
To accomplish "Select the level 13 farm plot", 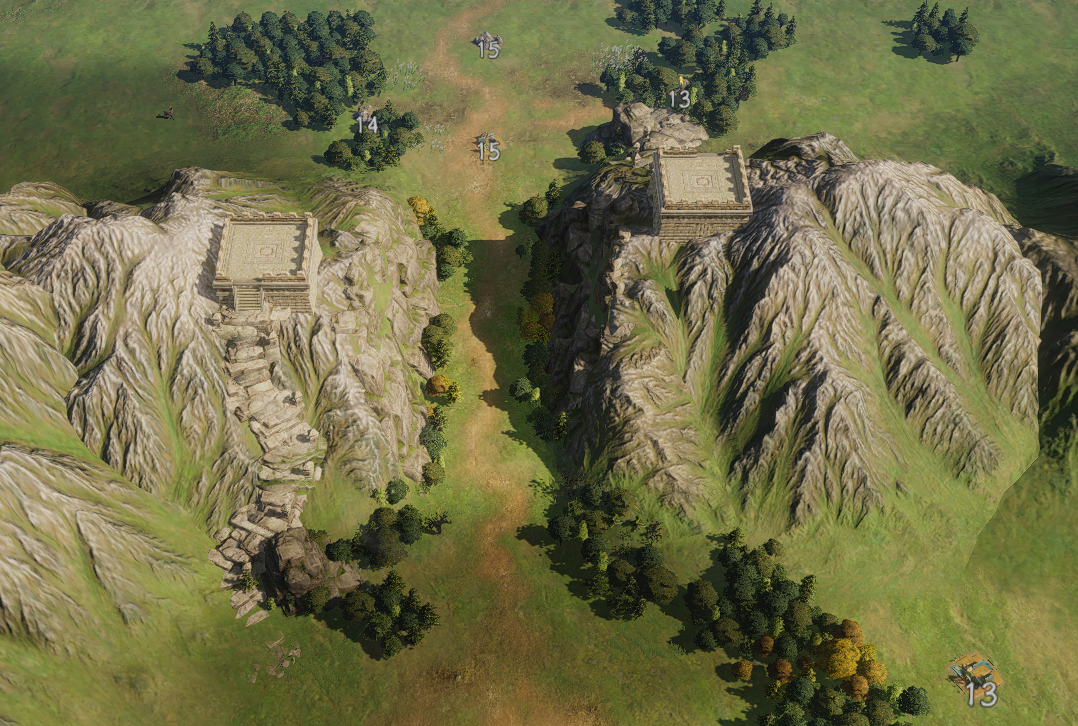I will tap(974, 672).
